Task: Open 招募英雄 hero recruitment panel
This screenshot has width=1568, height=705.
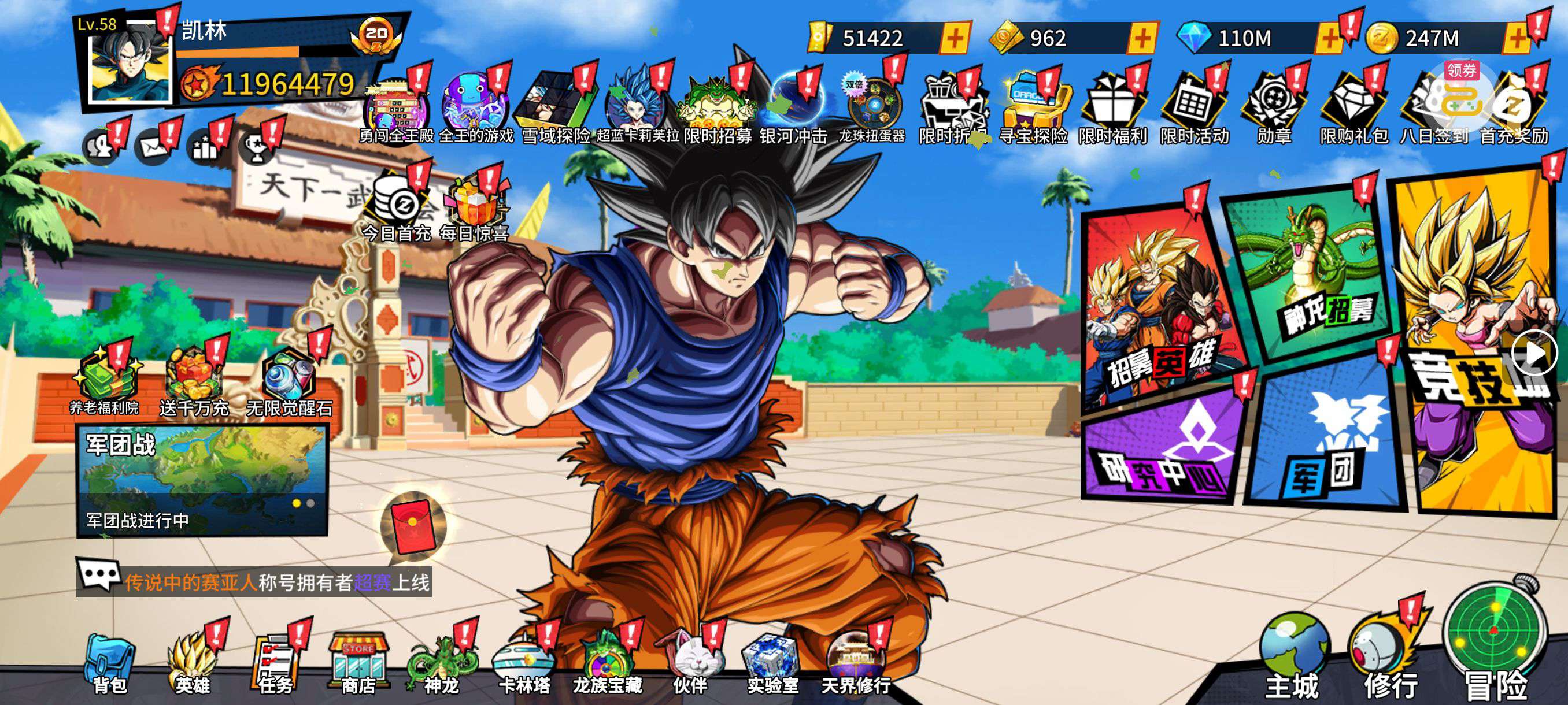Action: [x=1153, y=304]
